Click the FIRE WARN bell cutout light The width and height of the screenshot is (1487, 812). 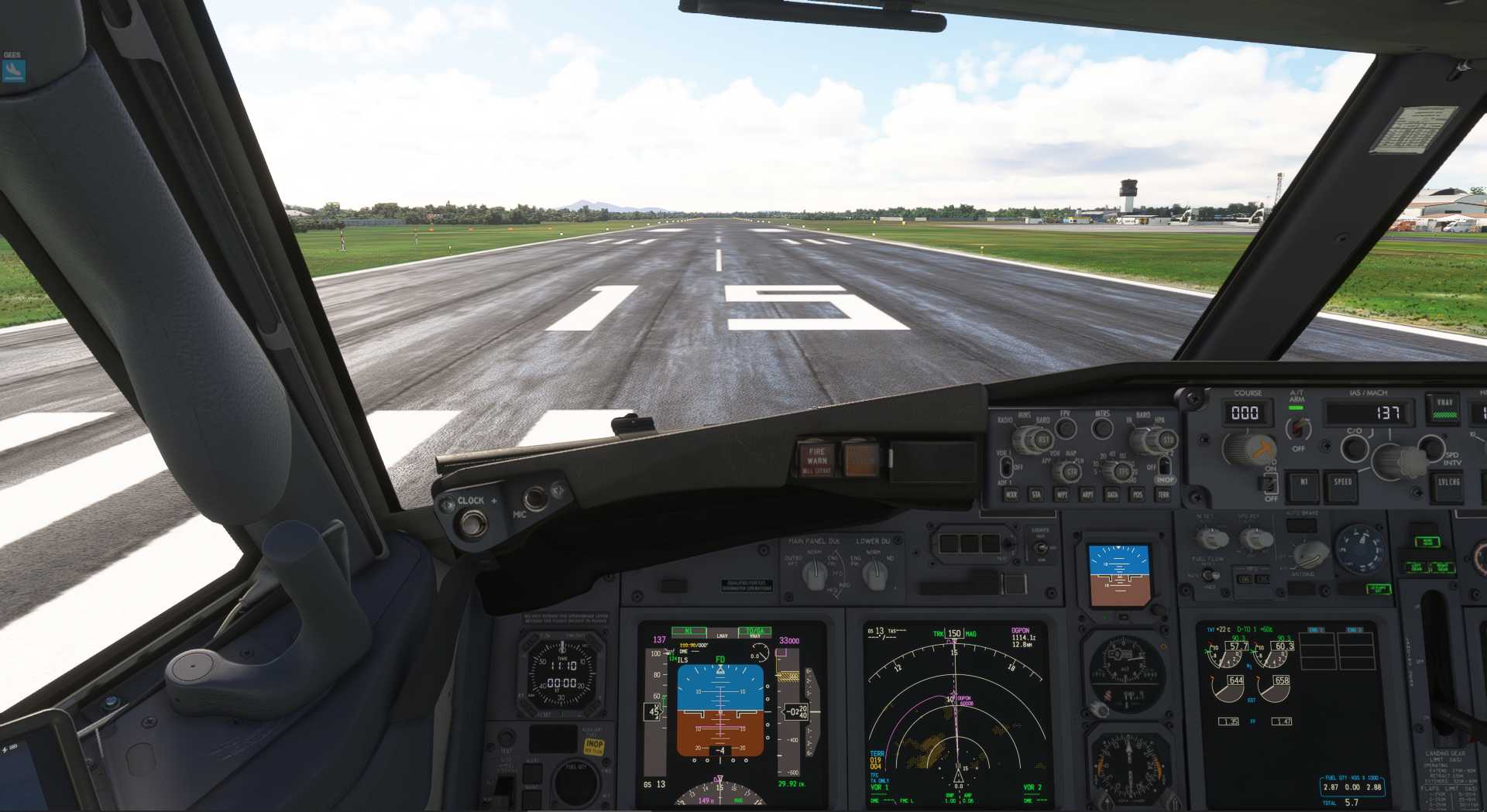[x=817, y=459]
